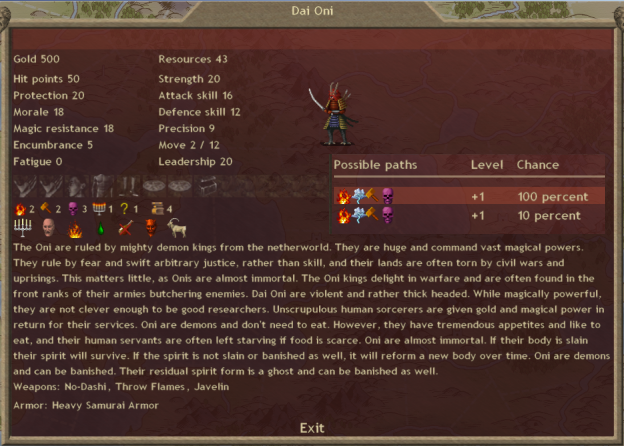Open the treasure chest item slot

tap(207, 185)
